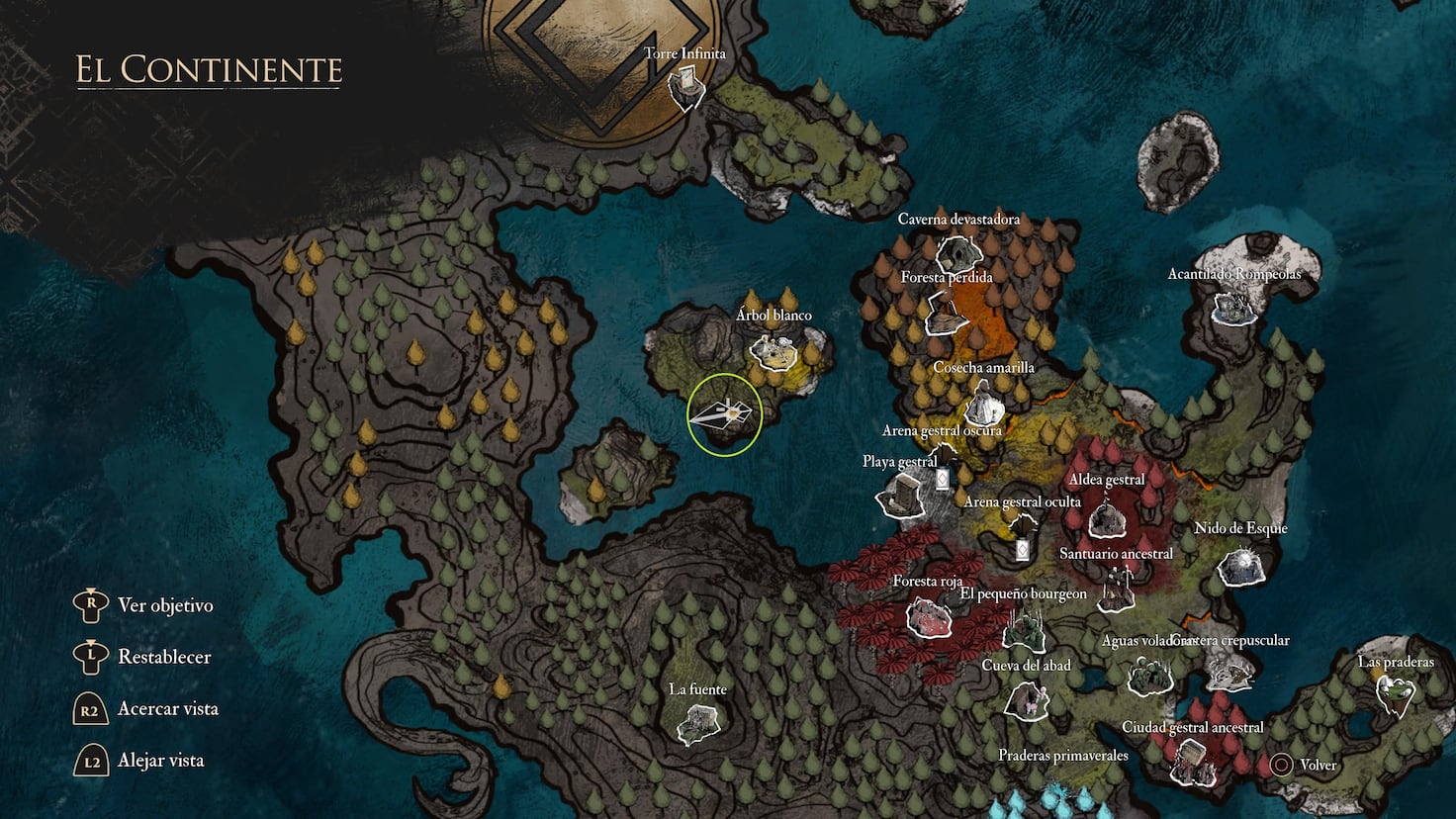Image resolution: width=1456 pixels, height=819 pixels.
Task: Open the Nido de Esquie marker
Action: tap(1240, 566)
